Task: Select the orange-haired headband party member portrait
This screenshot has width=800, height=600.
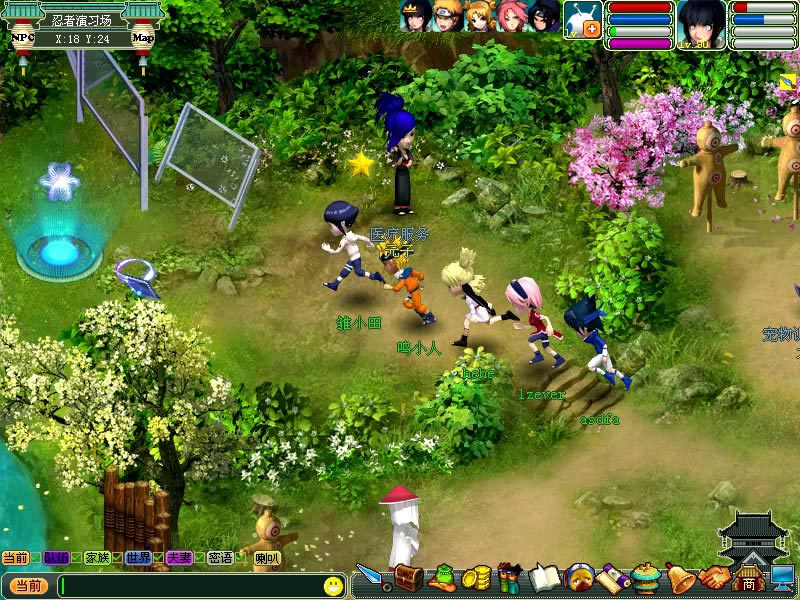Action: coord(447,16)
